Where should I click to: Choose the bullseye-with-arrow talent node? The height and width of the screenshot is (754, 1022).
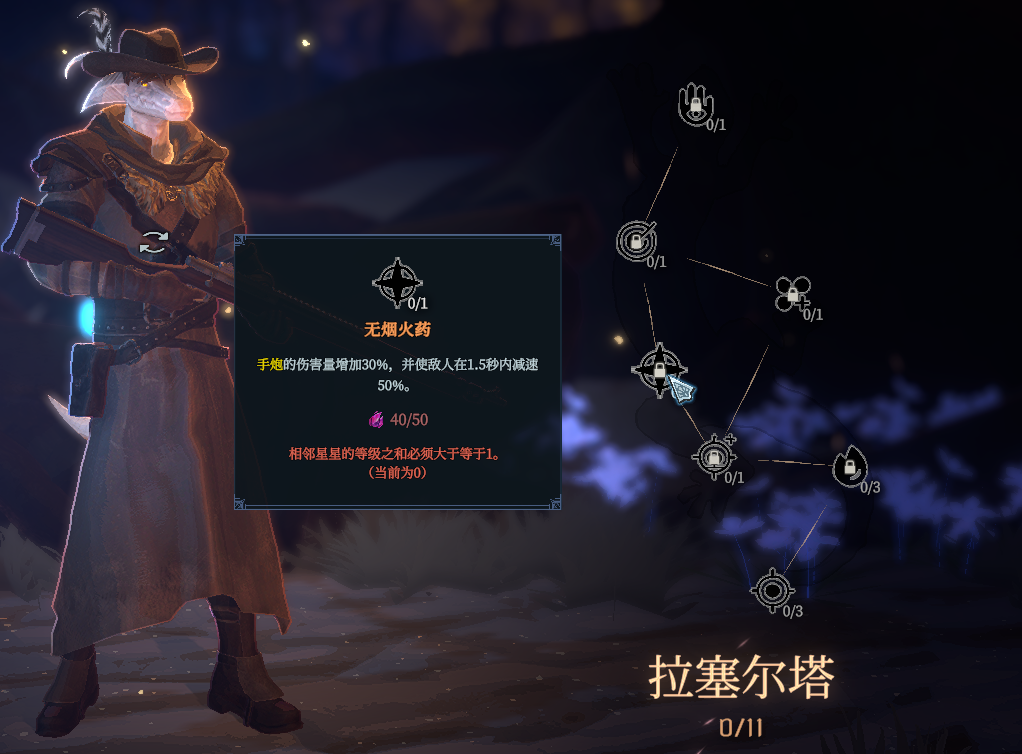click(635, 241)
